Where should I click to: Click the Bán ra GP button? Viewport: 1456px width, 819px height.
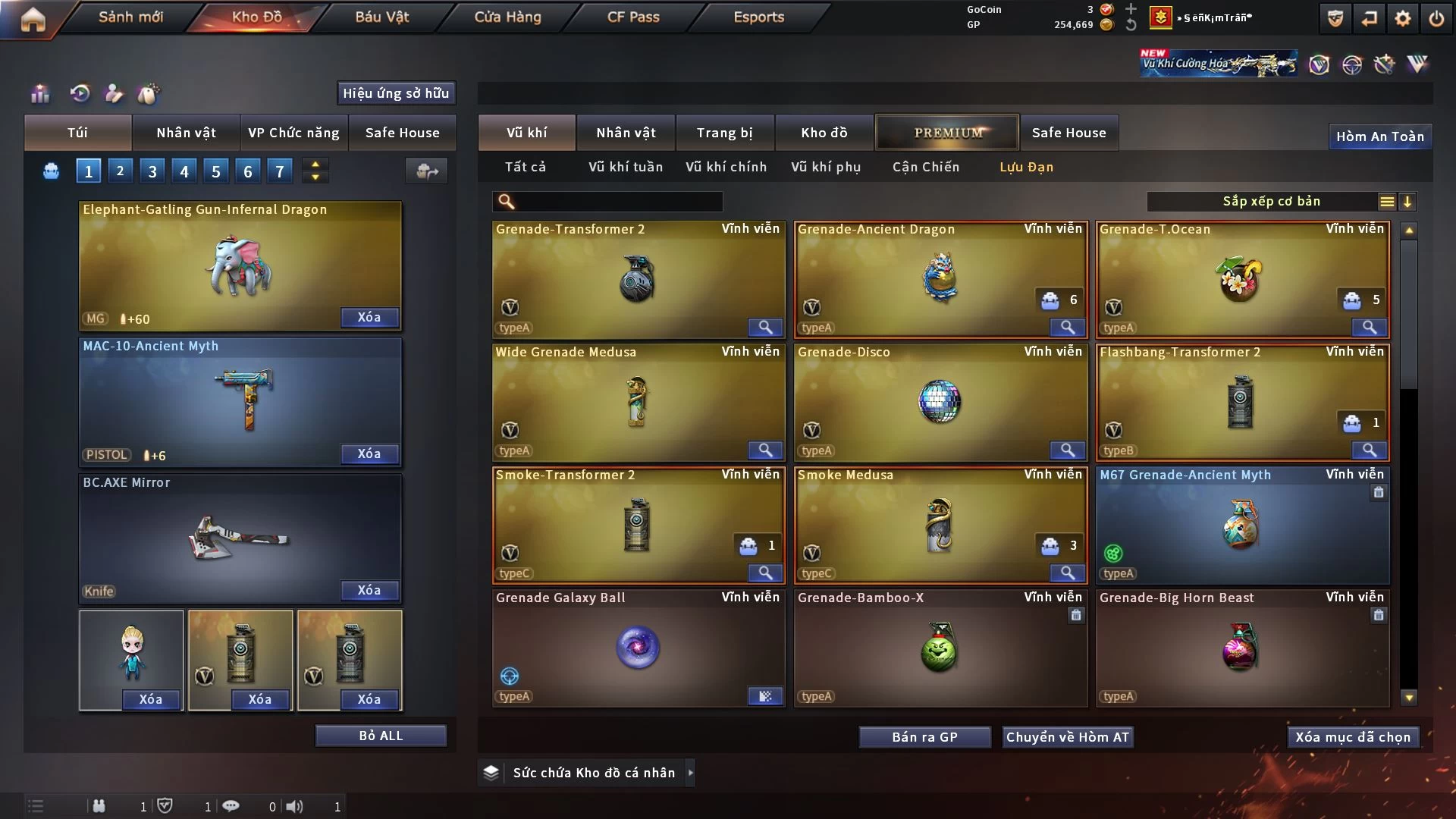924,737
